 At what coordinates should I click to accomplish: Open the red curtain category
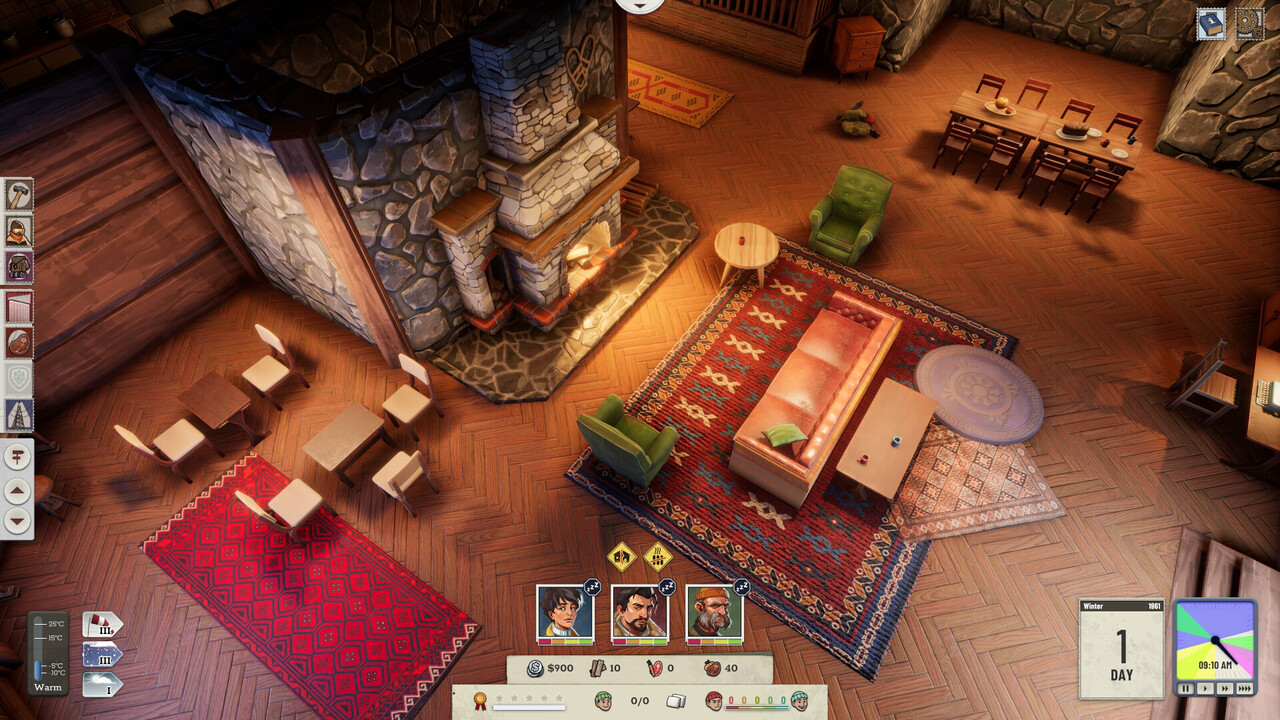point(18,307)
